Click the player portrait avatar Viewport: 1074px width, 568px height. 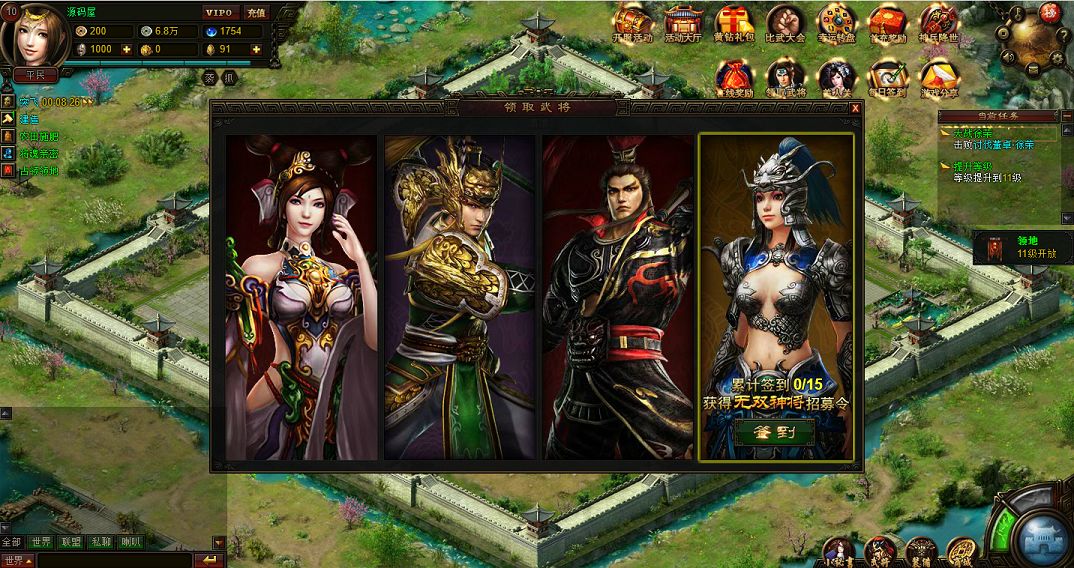37,36
